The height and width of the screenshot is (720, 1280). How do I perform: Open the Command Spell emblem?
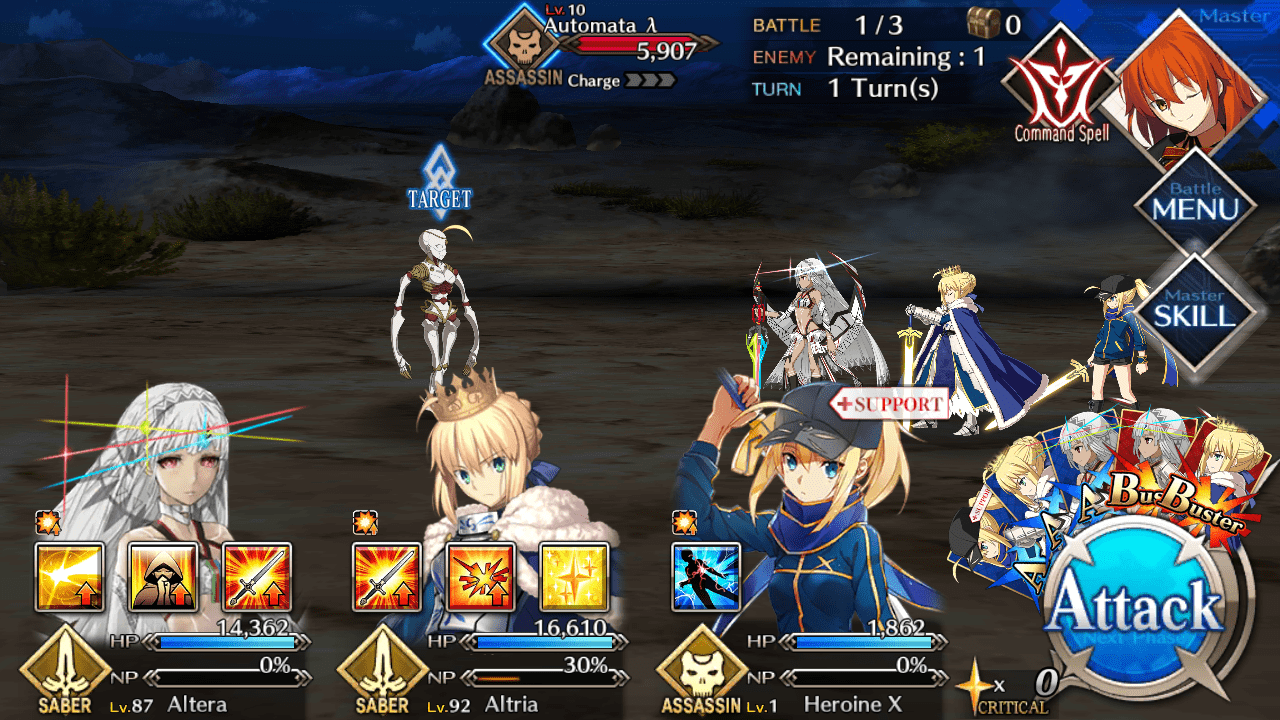[1062, 85]
